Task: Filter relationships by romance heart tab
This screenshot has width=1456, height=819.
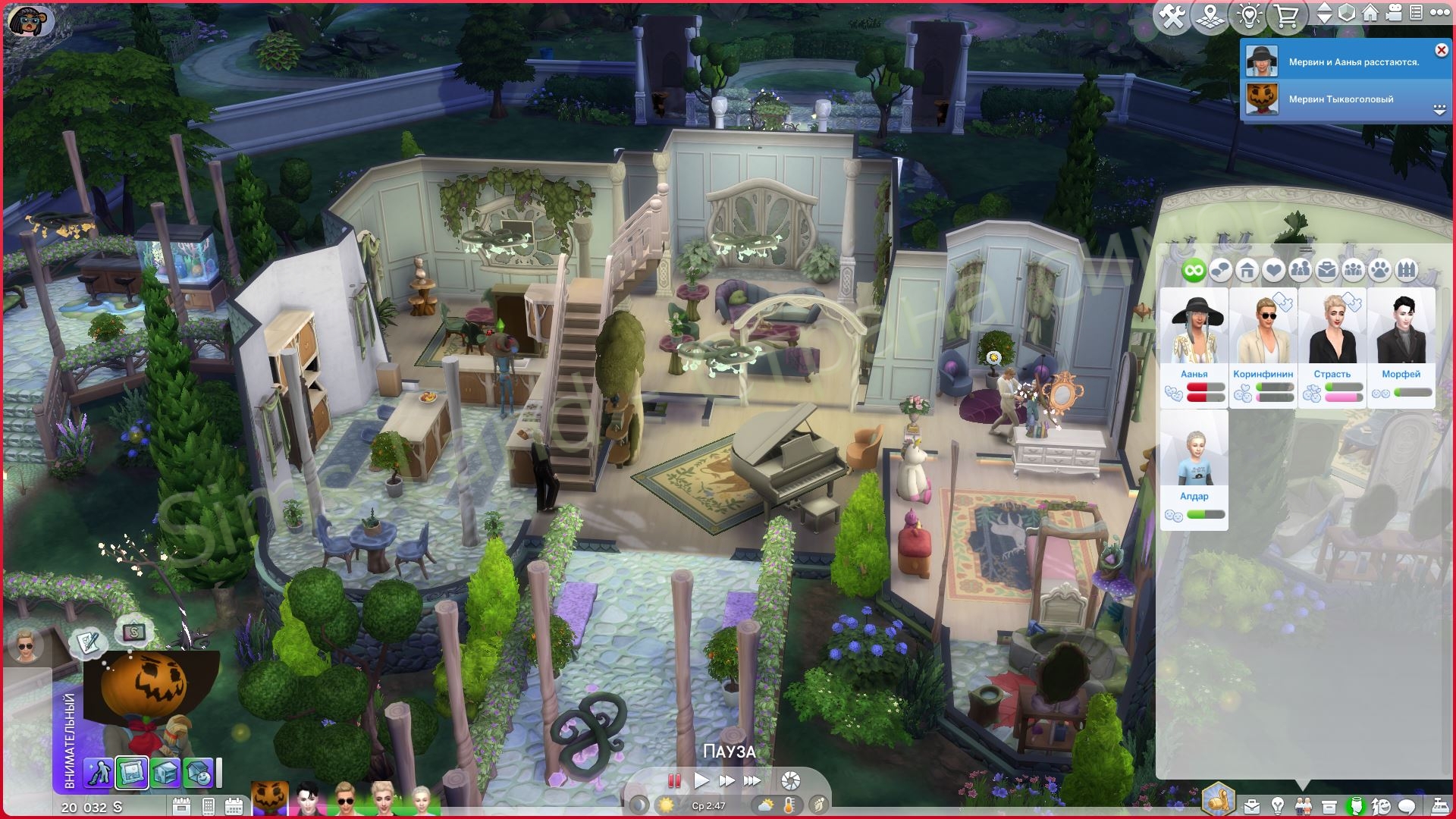Action: (1274, 270)
